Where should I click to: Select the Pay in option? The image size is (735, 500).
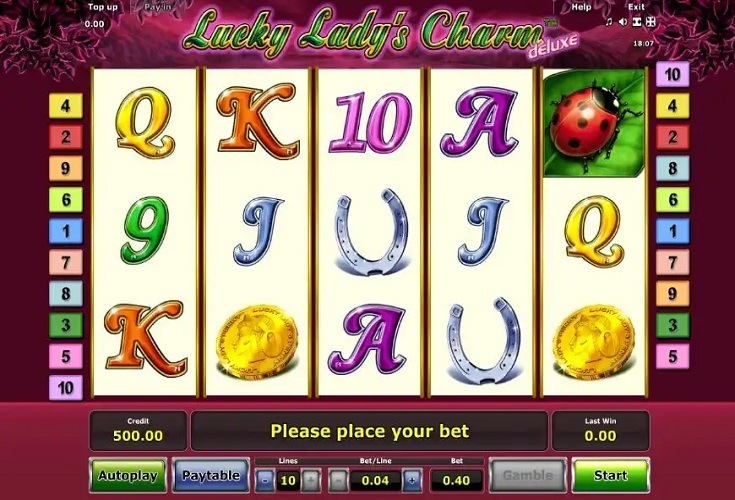click(x=157, y=7)
